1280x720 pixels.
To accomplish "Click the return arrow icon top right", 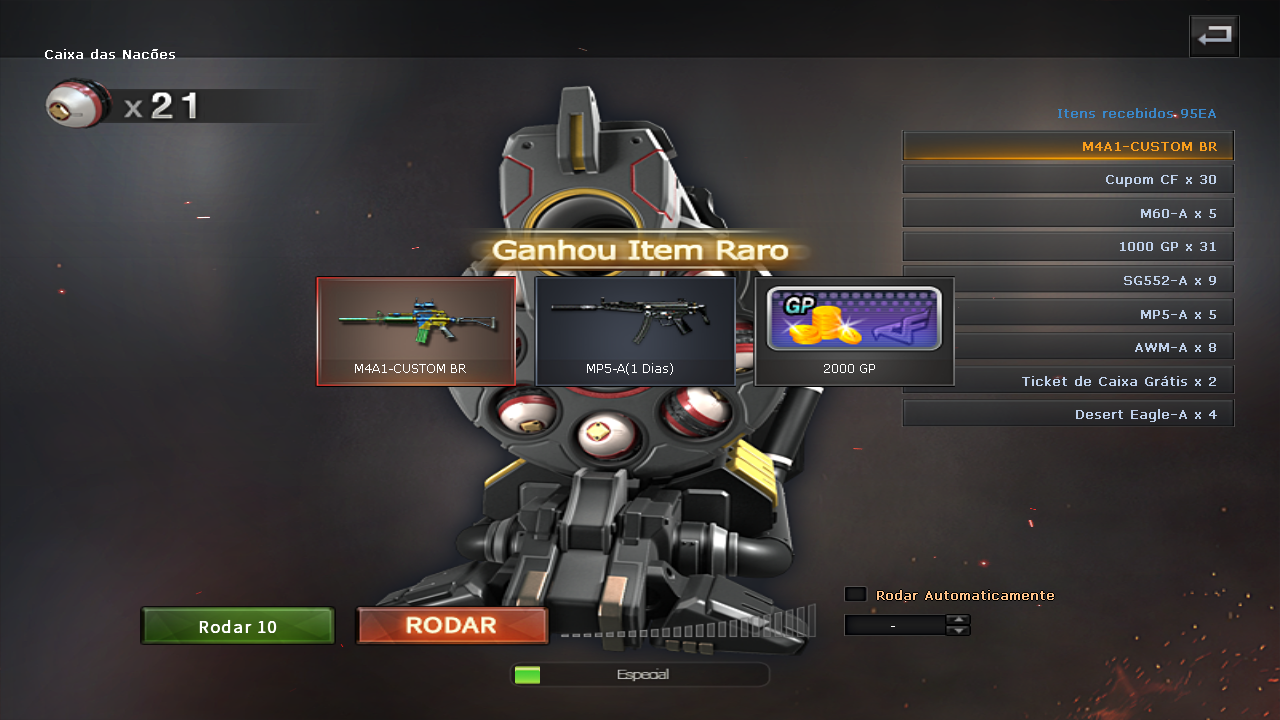I will (x=1213, y=35).
